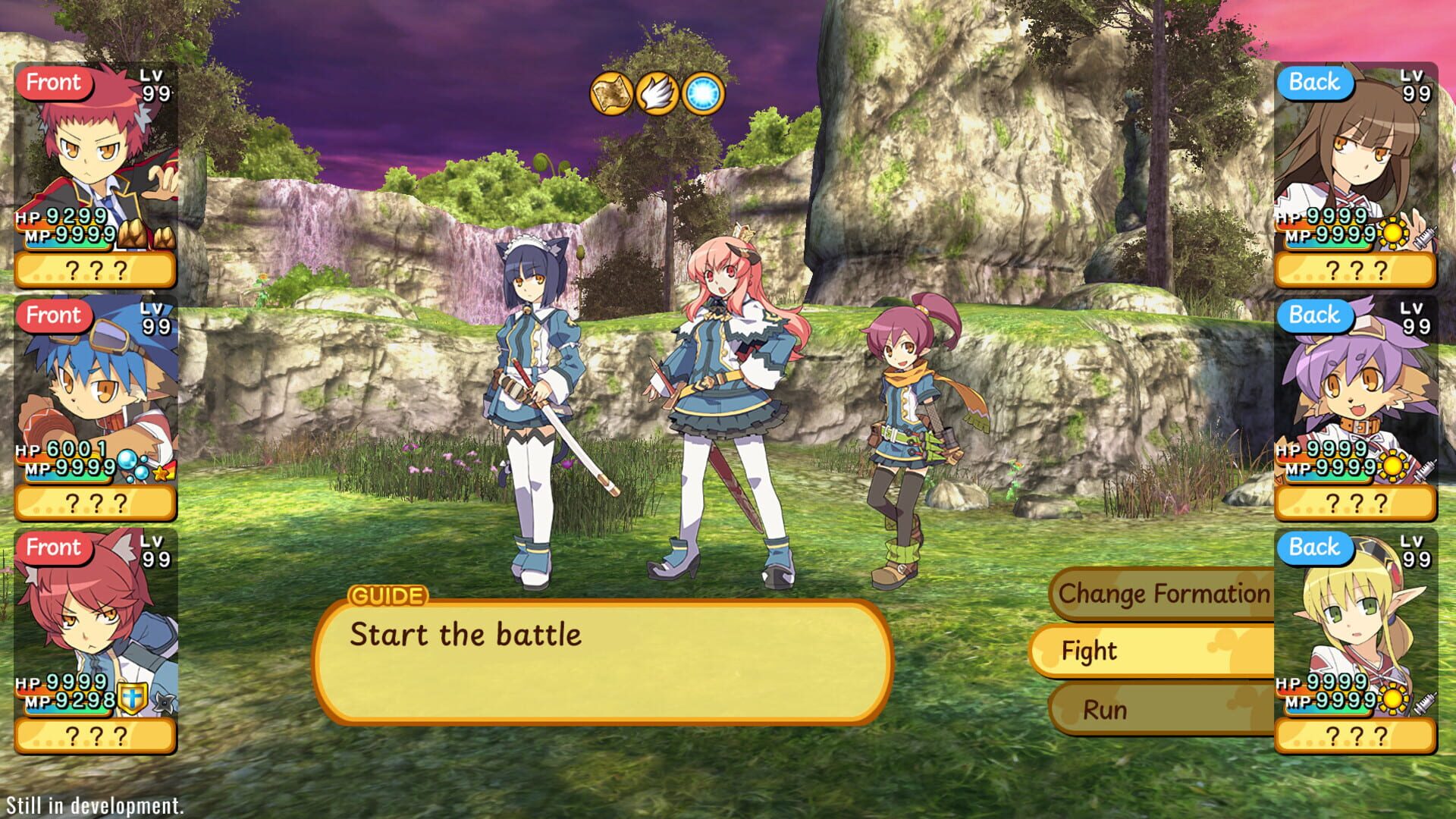Toggle the top-left character's Front position
The image size is (1456, 819).
click(55, 83)
